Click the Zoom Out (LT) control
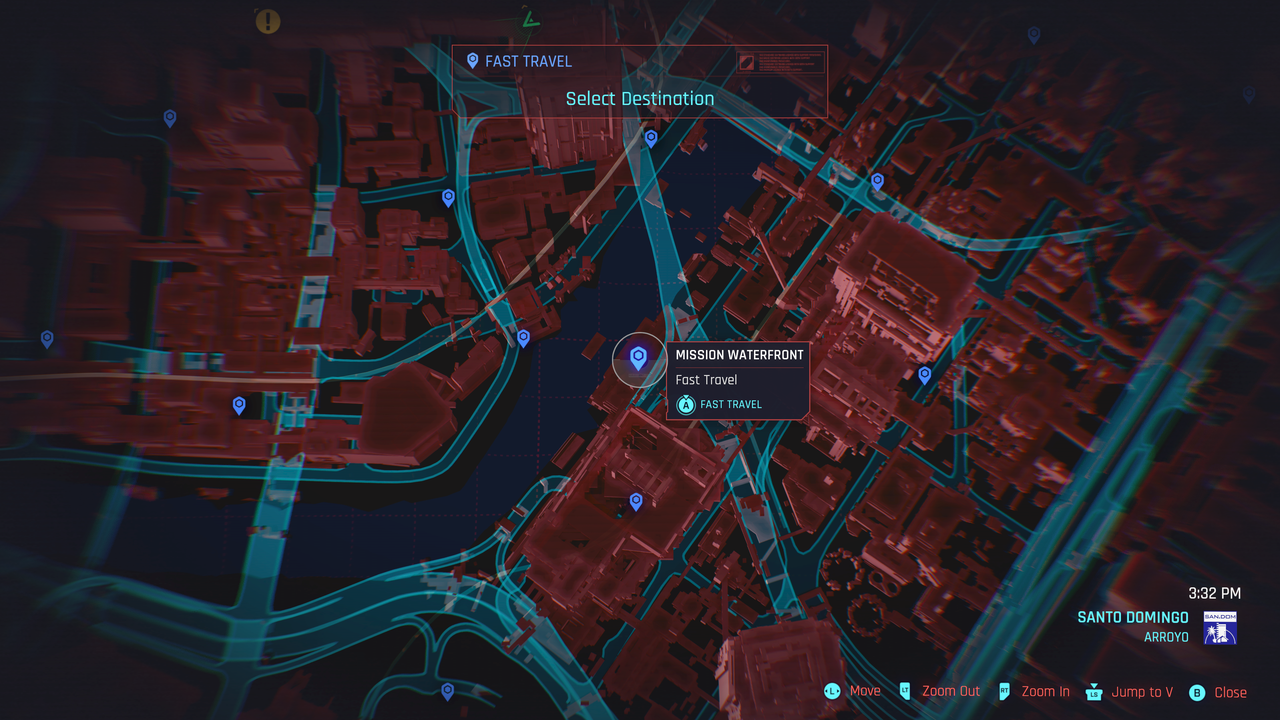This screenshot has width=1280, height=720. click(x=951, y=691)
